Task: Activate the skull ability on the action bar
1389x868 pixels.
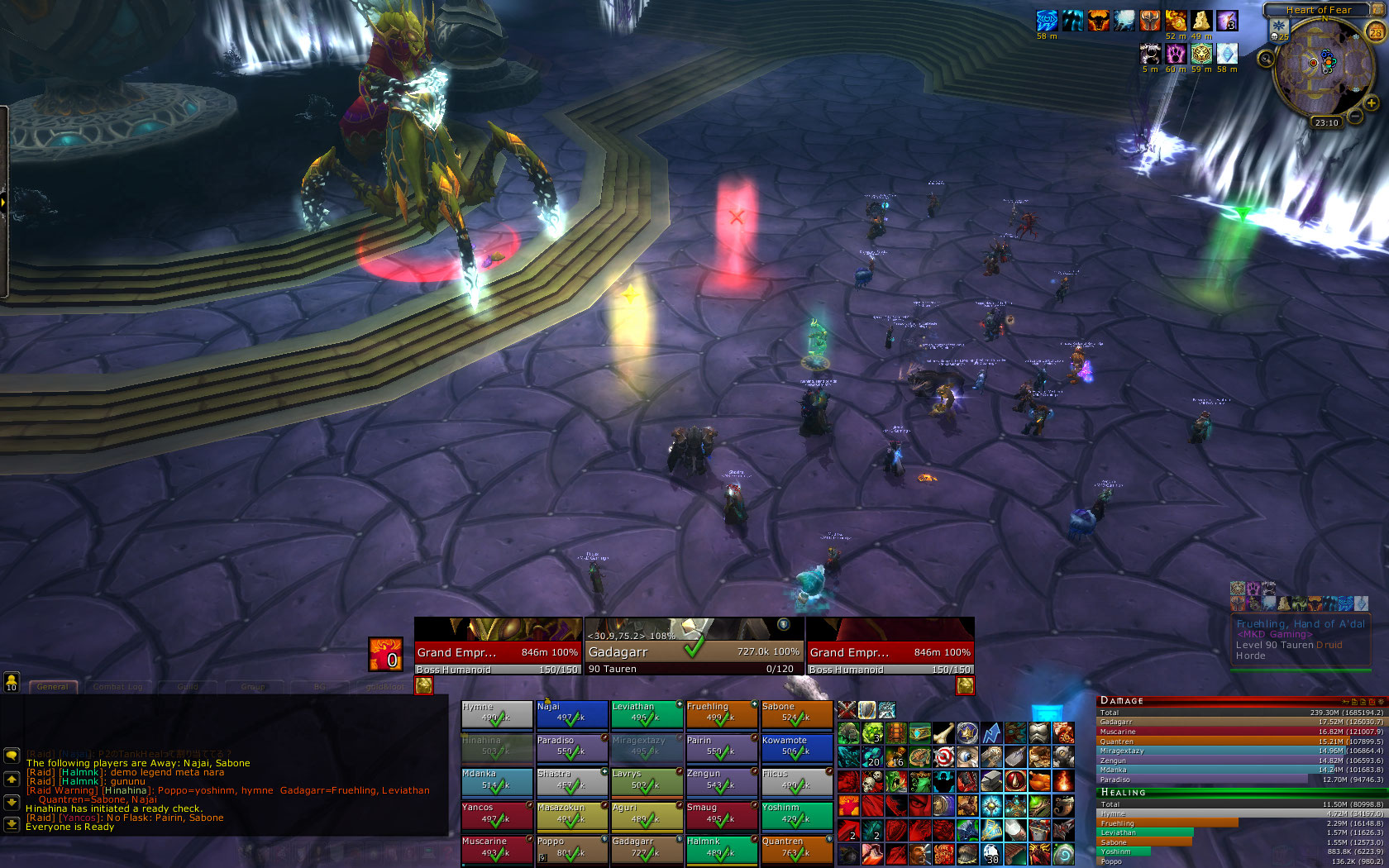Action: tap(872, 782)
